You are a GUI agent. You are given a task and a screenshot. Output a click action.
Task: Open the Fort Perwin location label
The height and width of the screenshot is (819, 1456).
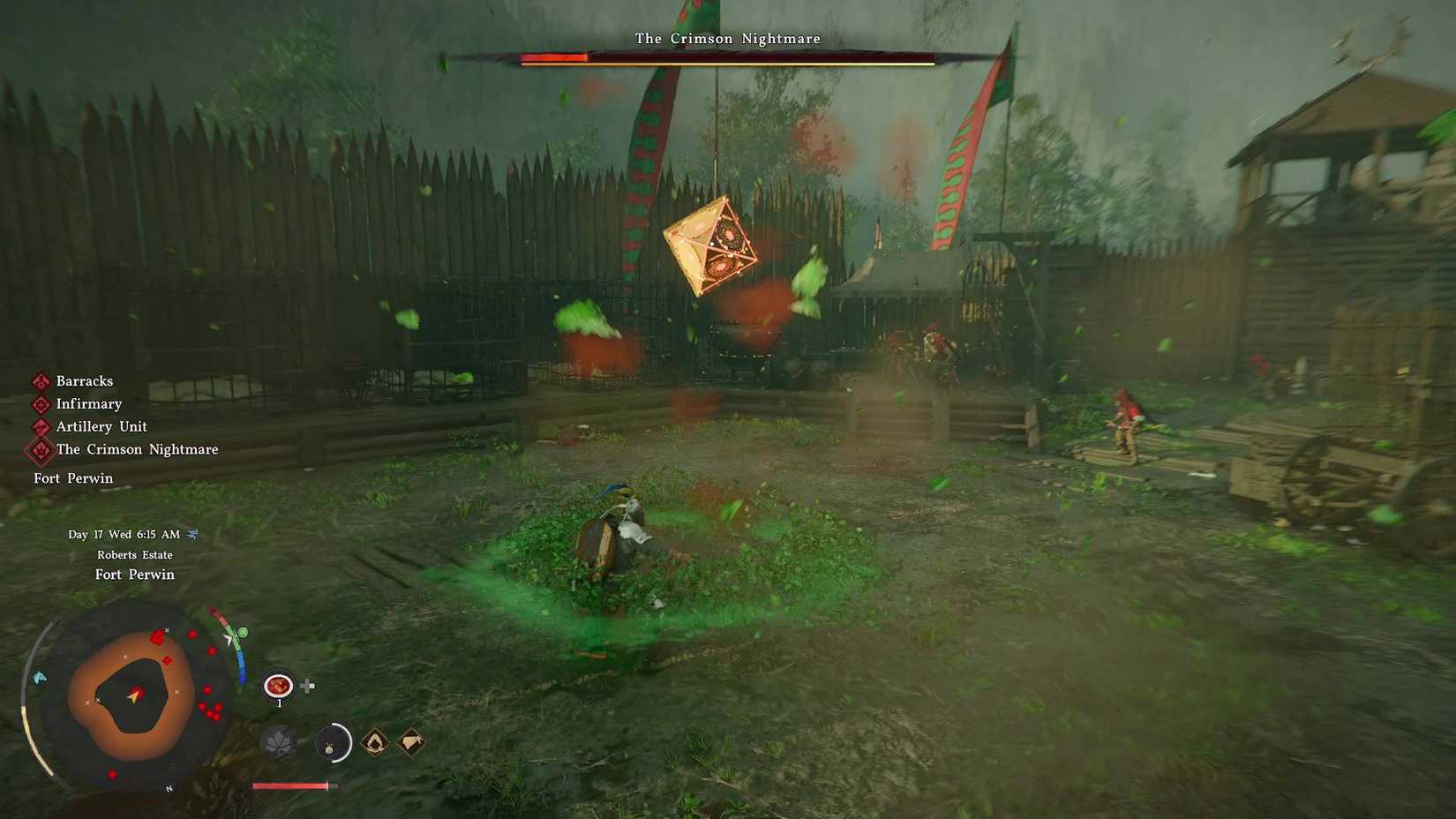(135, 574)
